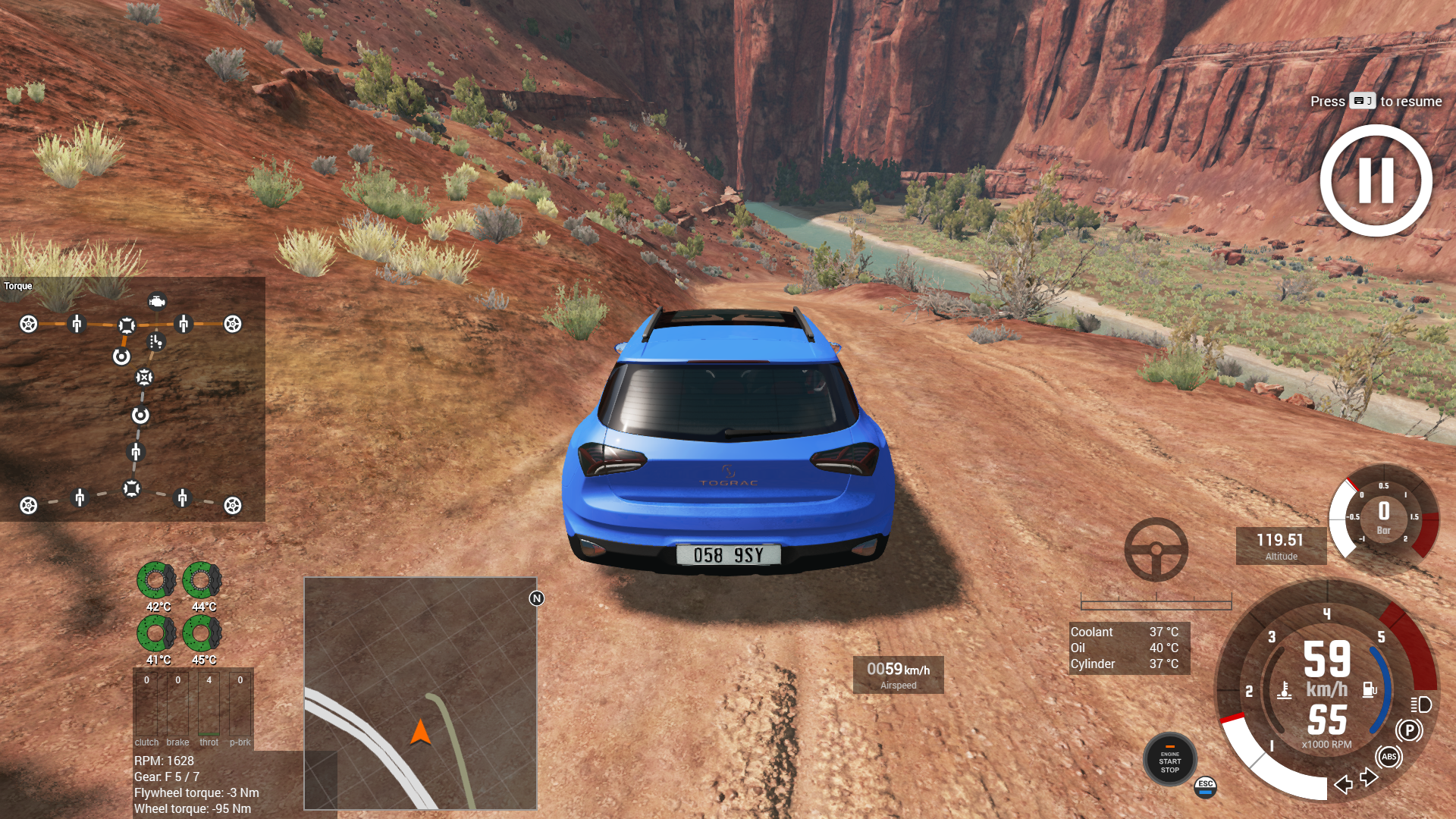Open the navigation minimap
This screenshot has width=1456, height=819.
(x=420, y=693)
